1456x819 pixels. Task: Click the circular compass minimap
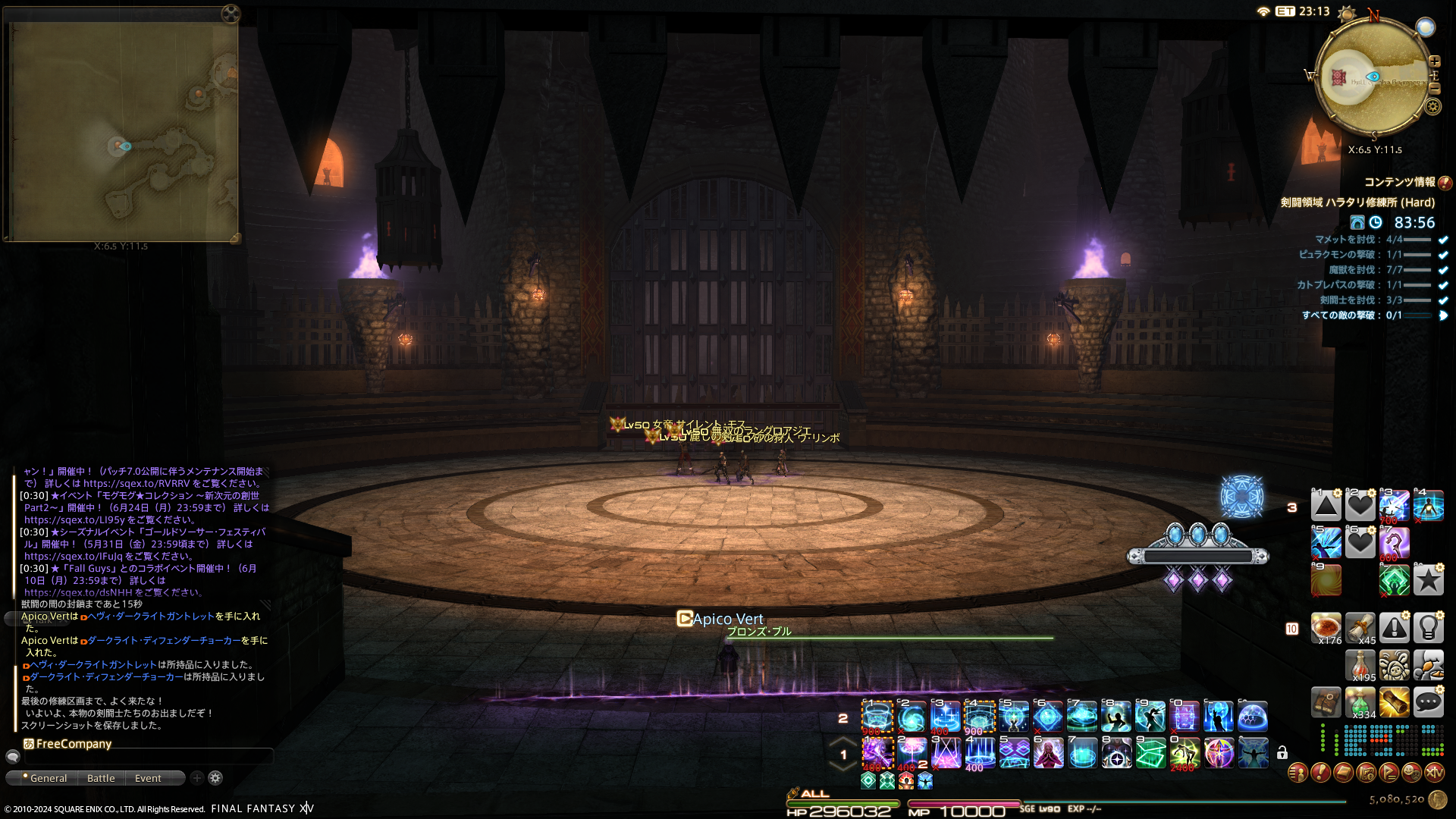pyautogui.click(x=1373, y=77)
